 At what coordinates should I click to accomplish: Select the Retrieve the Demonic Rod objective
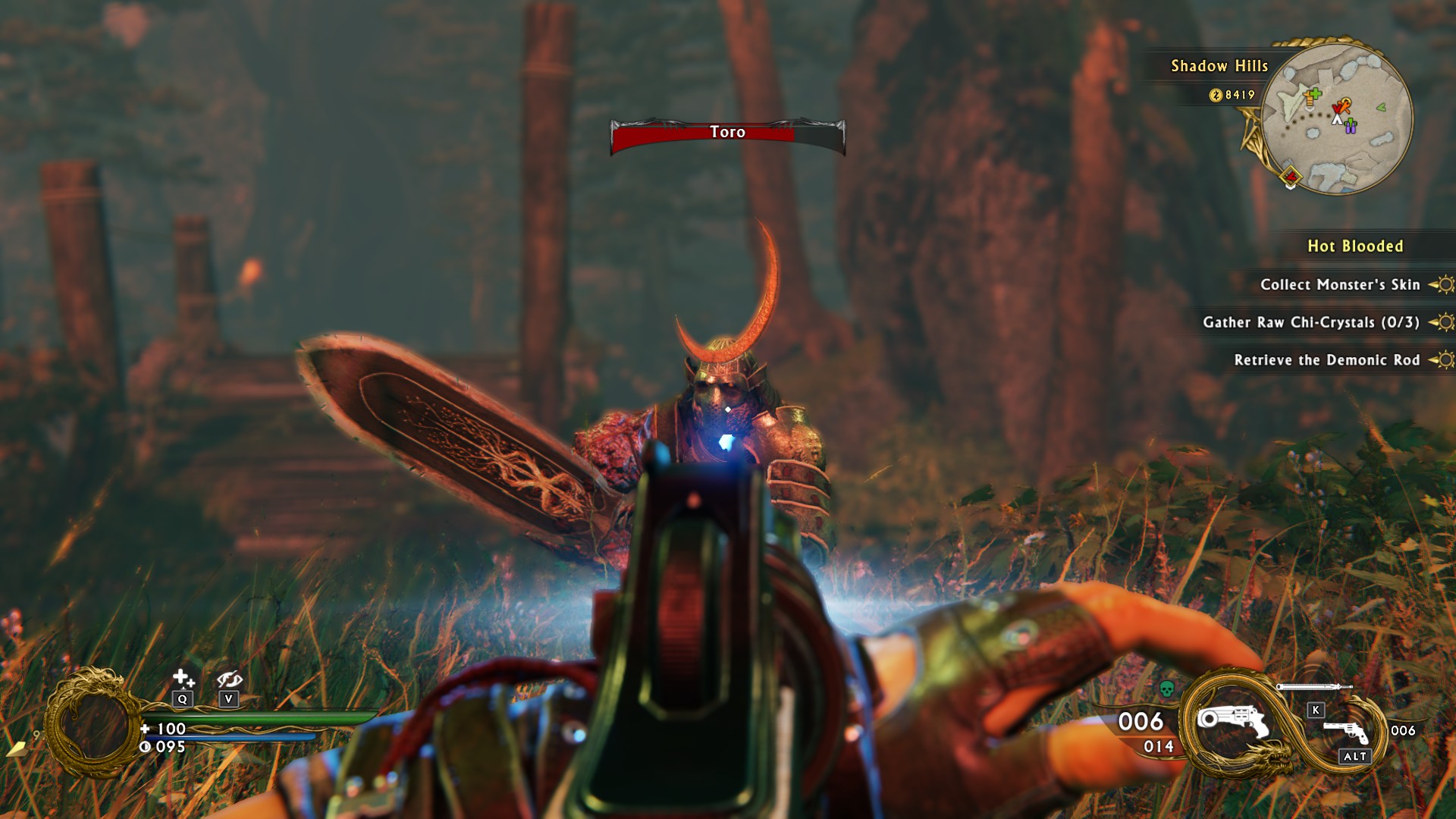point(1326,360)
